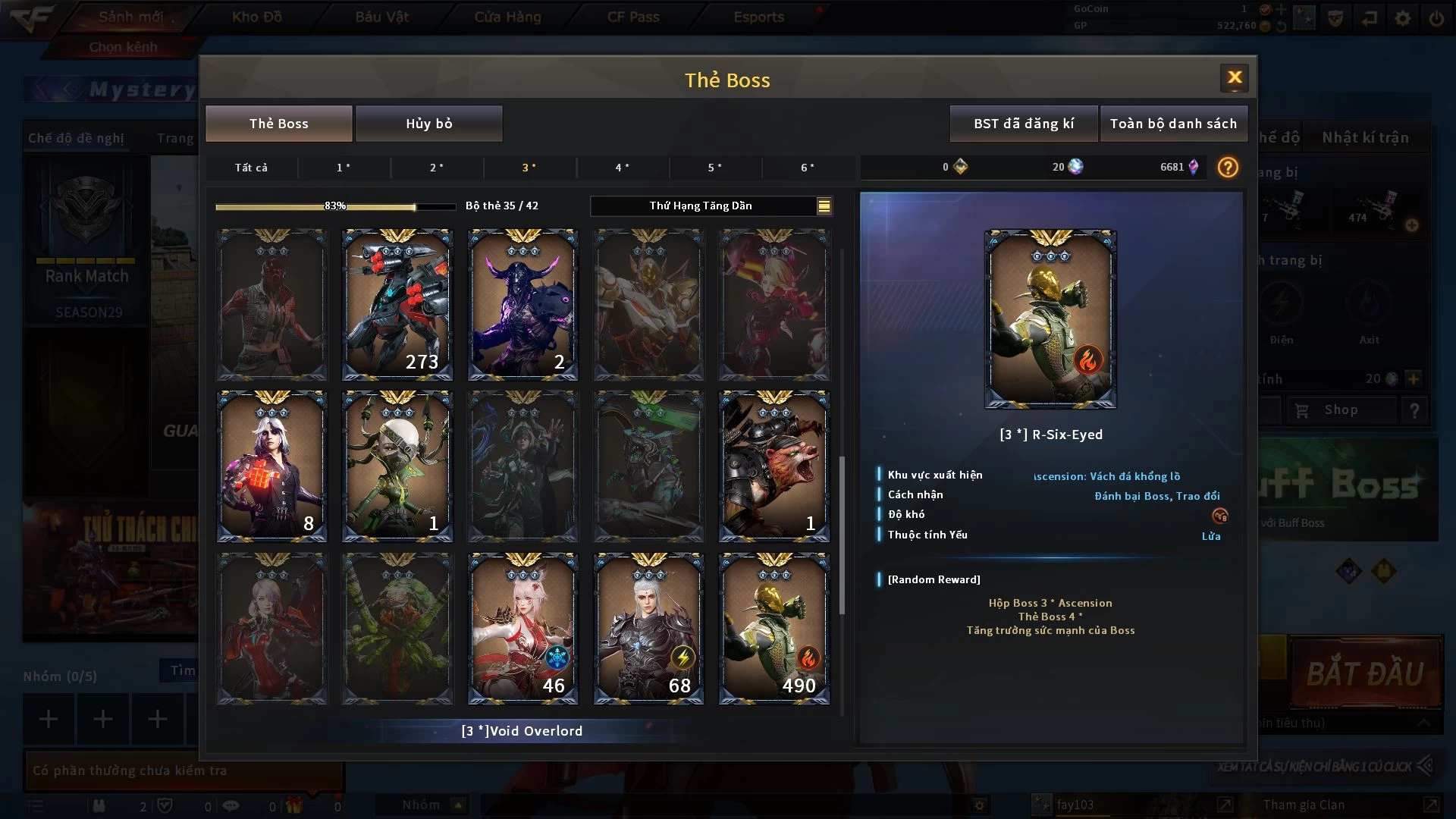Show Toàn bộ danh sách
Screen dimensions: 1456x819
[1172, 124]
